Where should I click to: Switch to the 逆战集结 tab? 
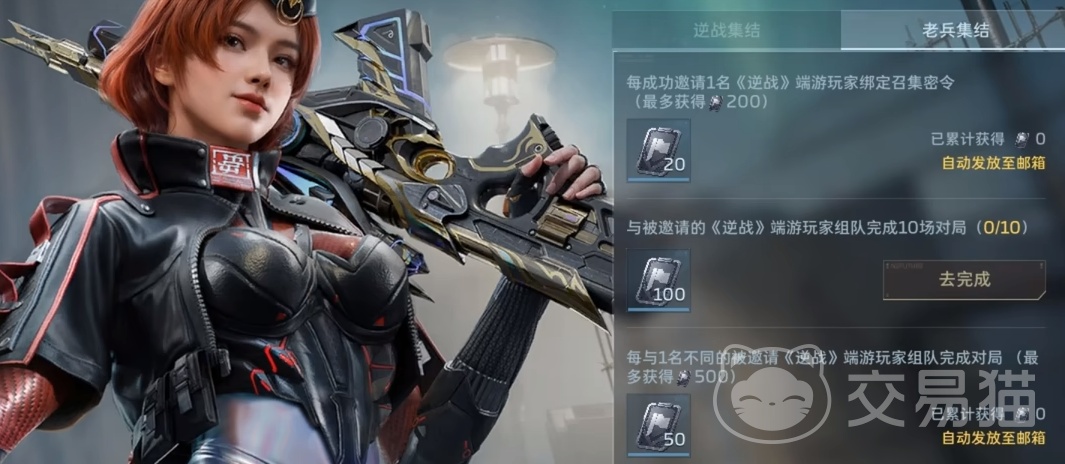[x=726, y=30]
